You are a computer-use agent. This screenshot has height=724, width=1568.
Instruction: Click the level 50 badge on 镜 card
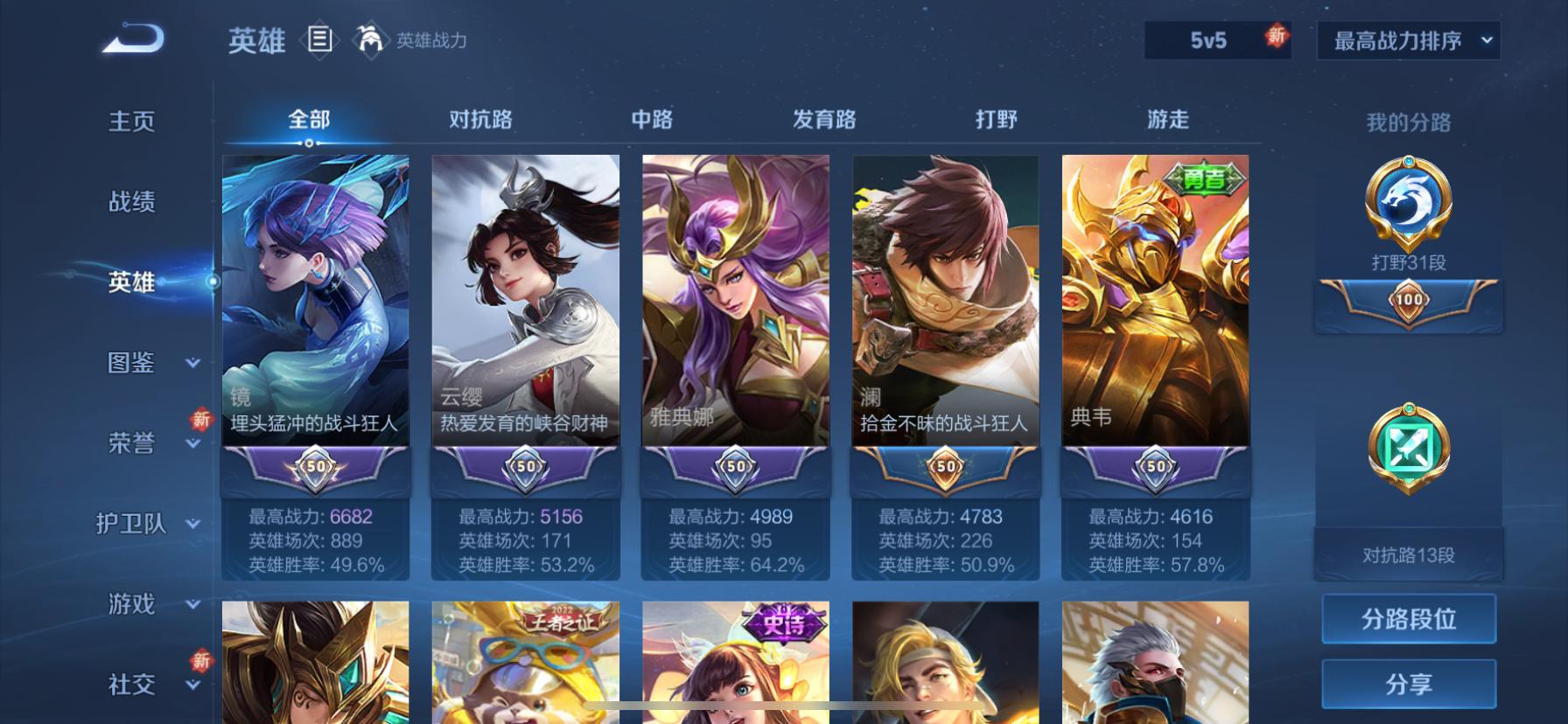coord(315,468)
